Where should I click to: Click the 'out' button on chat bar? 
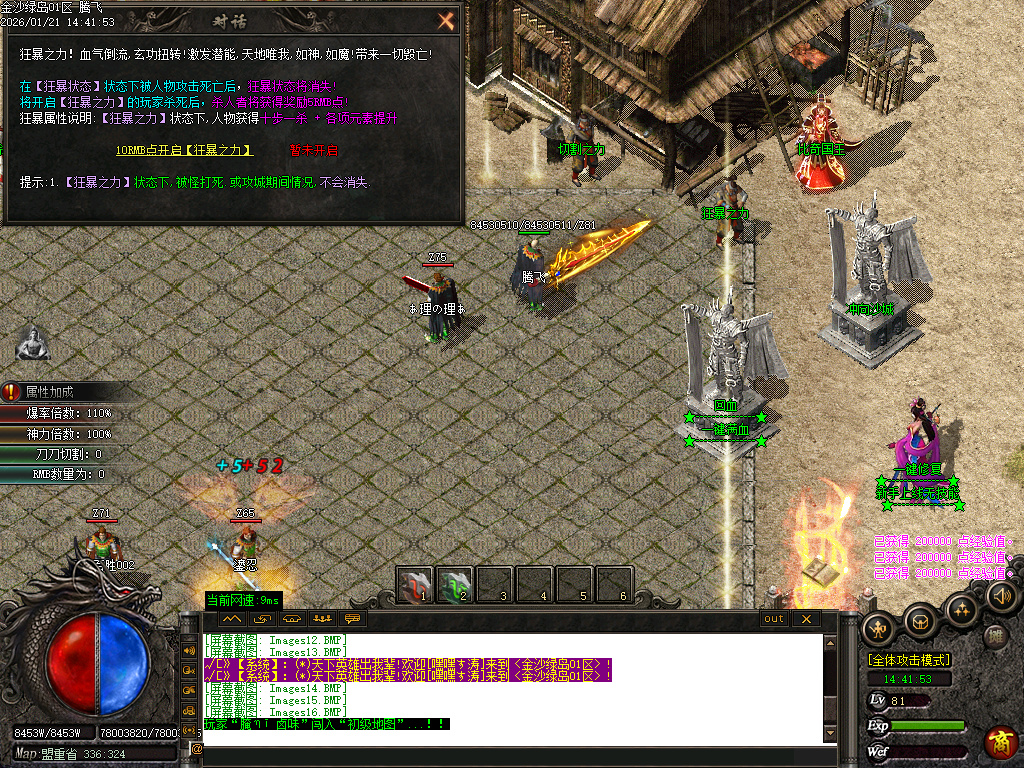point(774,619)
